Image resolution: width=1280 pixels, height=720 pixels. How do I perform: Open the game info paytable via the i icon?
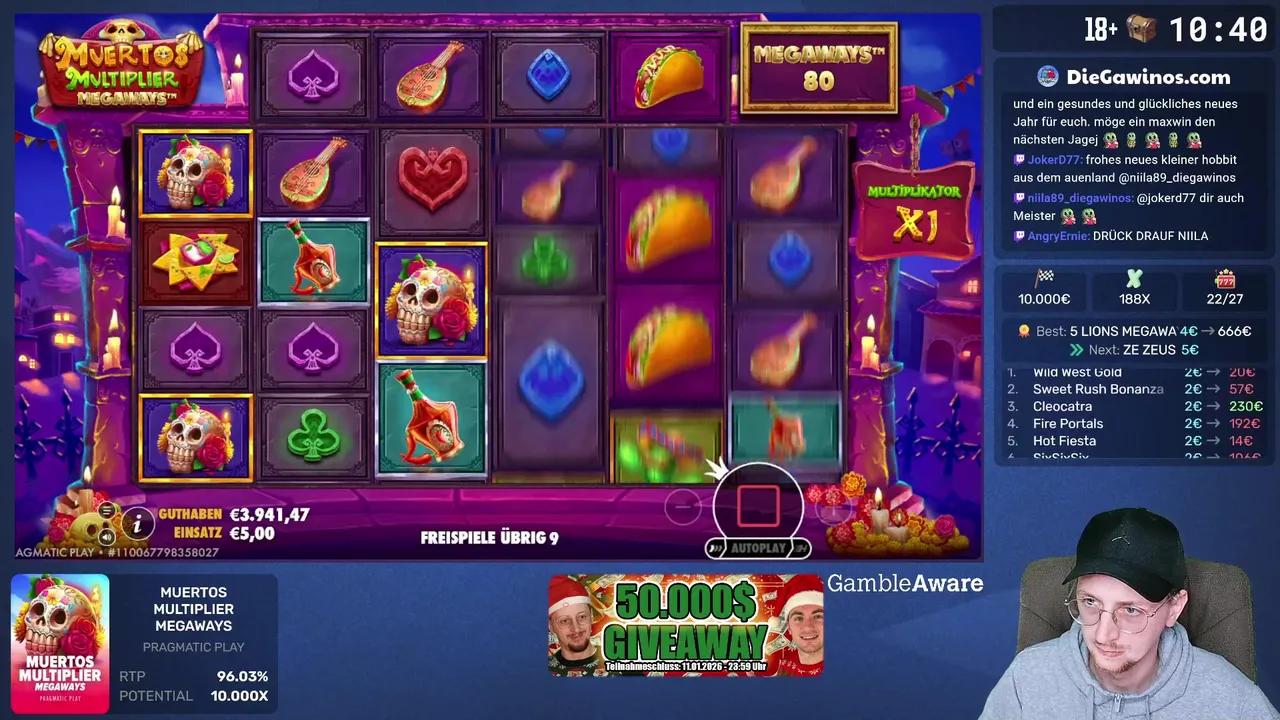[x=138, y=524]
